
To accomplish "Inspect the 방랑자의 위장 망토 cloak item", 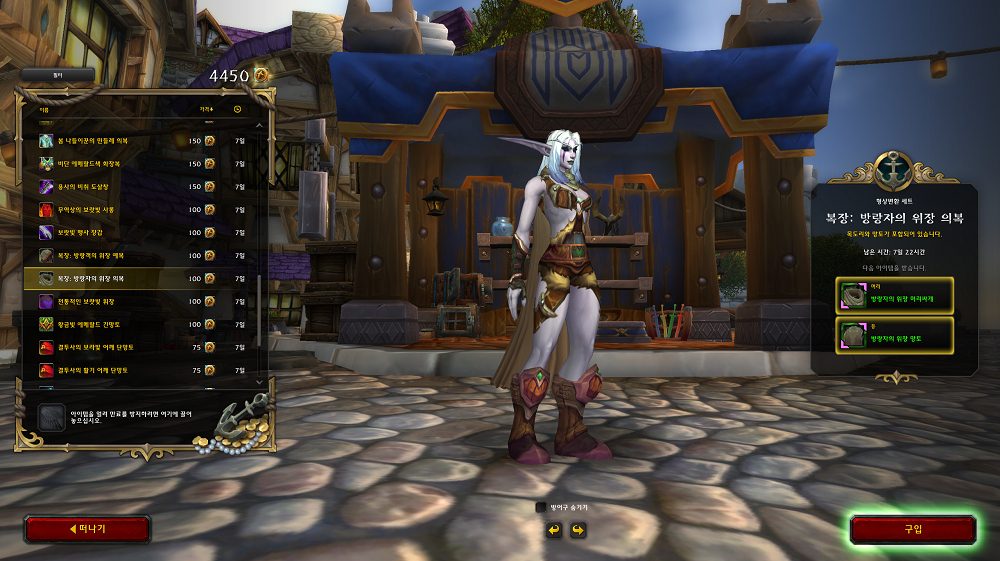I will (895, 335).
